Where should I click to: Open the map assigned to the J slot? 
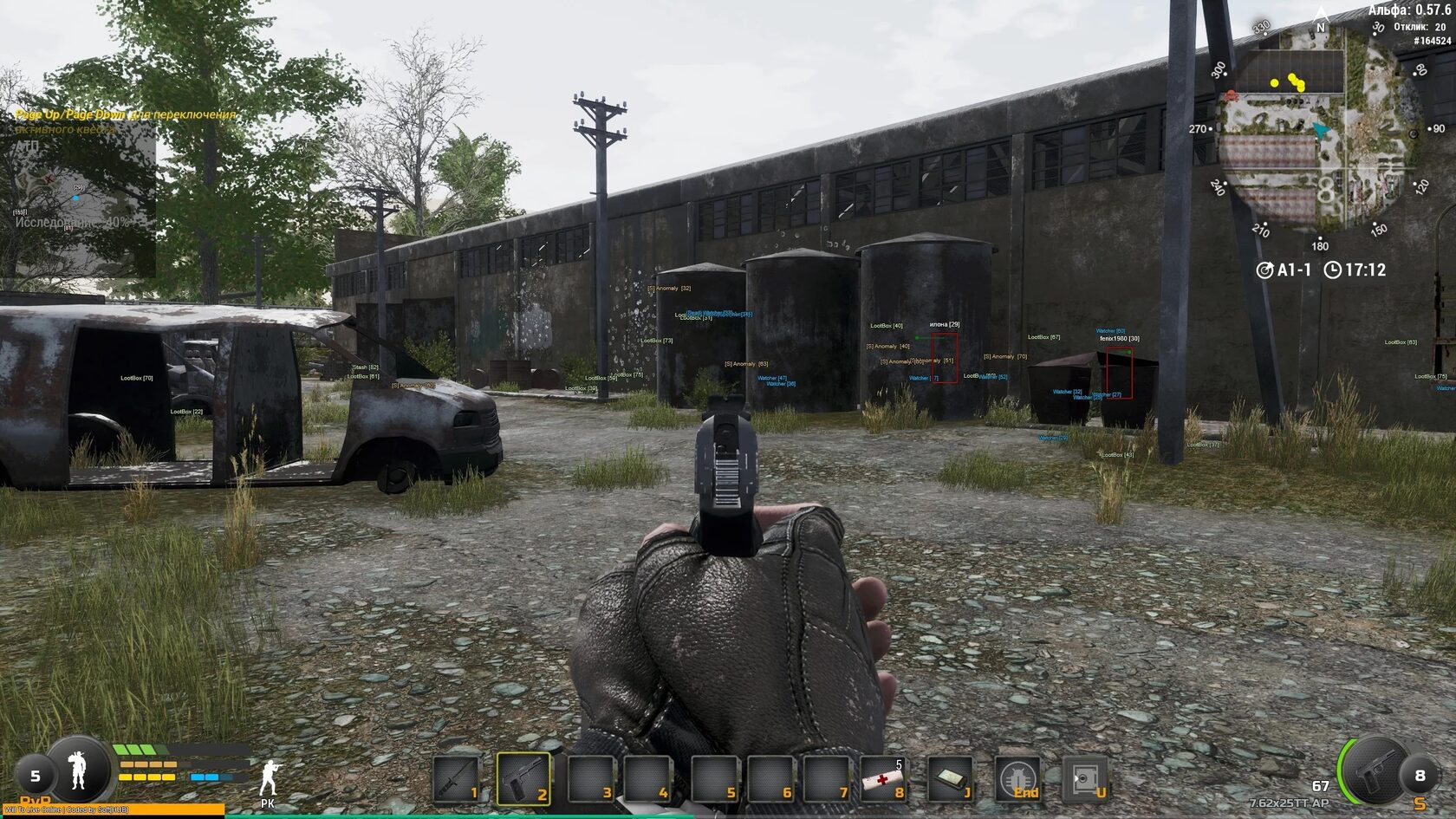point(953,778)
